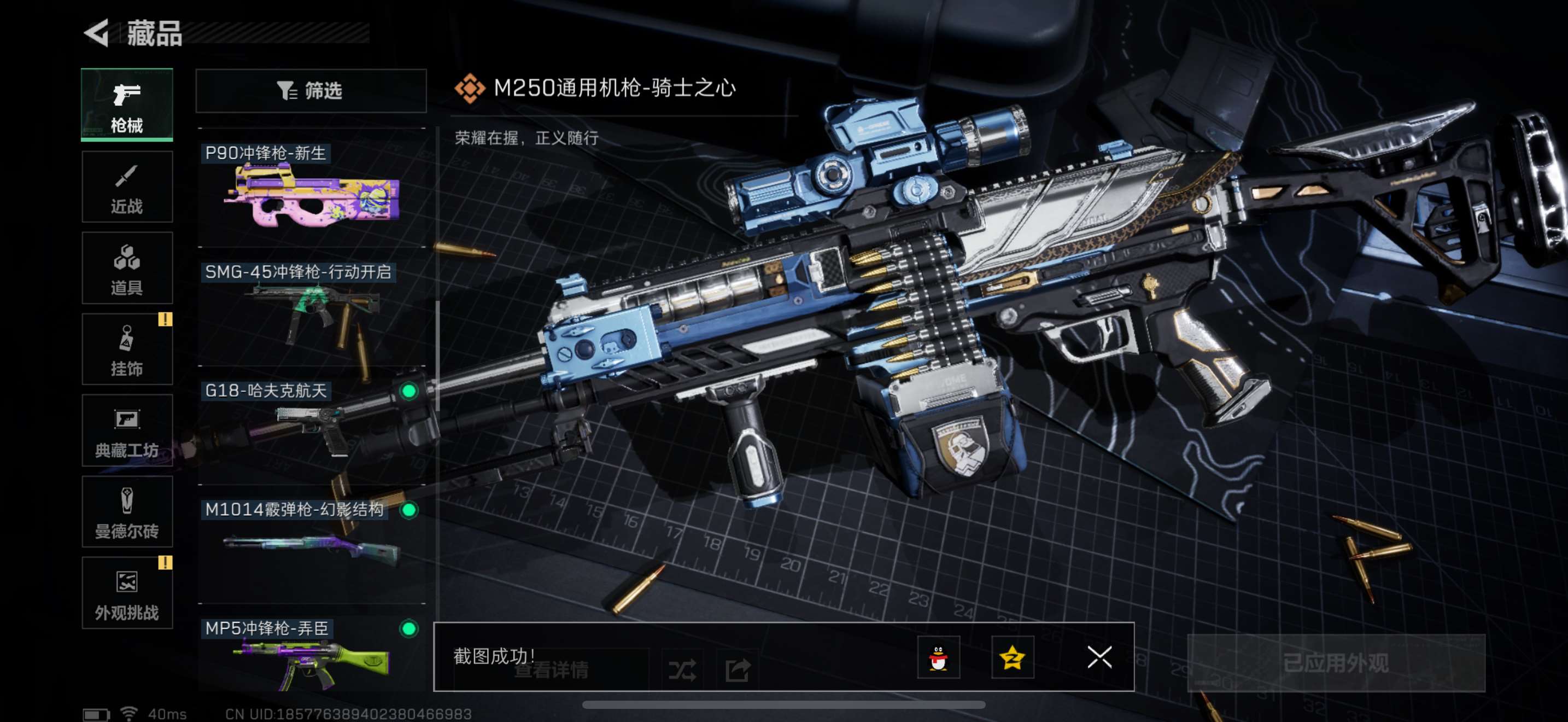Open the 筛选 filter panel
Screen dimensions: 1568x722
311,91
